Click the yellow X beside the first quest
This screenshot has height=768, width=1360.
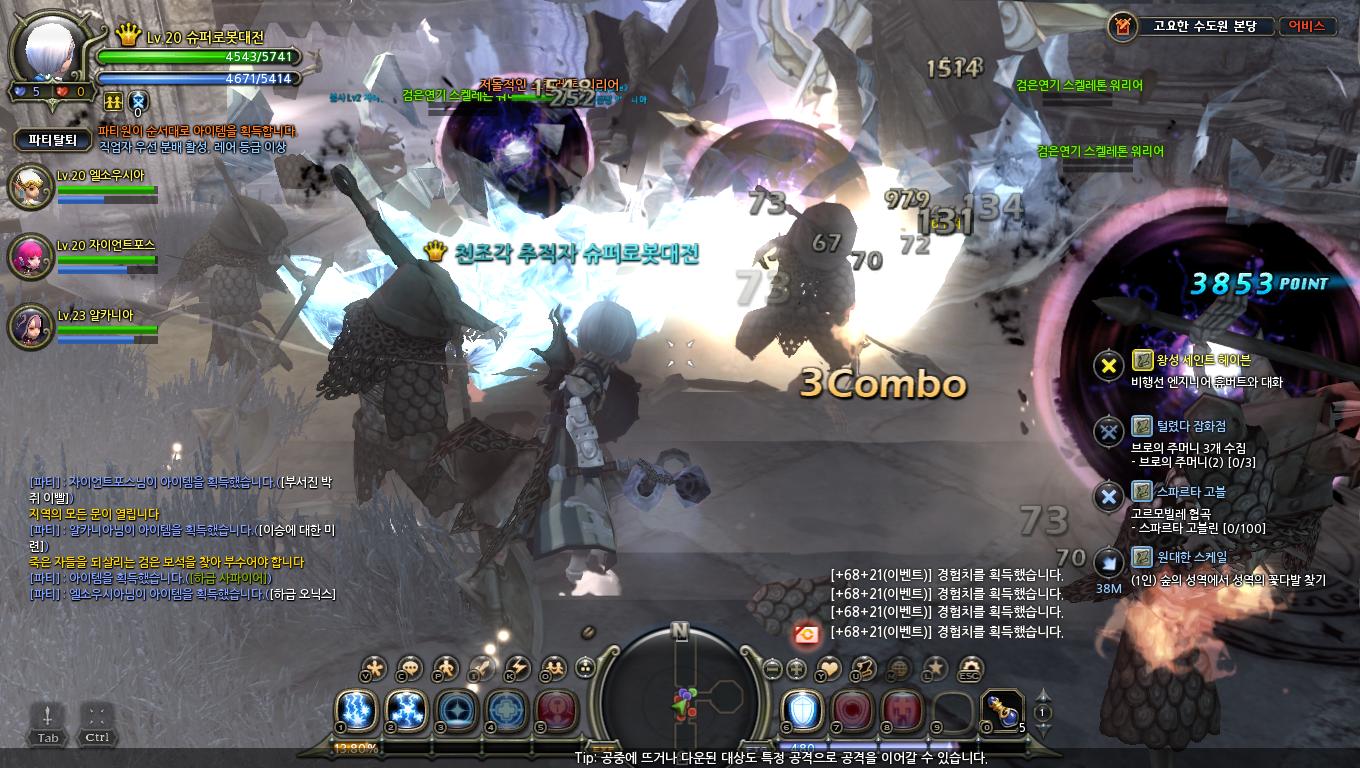(1108, 365)
